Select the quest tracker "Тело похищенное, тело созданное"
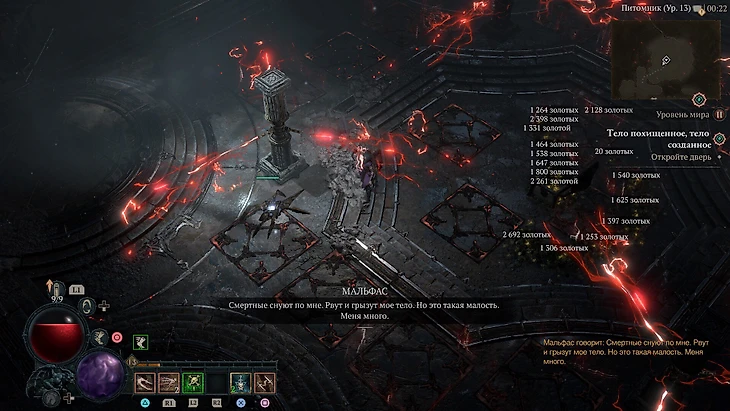The image size is (730, 411). point(659,139)
